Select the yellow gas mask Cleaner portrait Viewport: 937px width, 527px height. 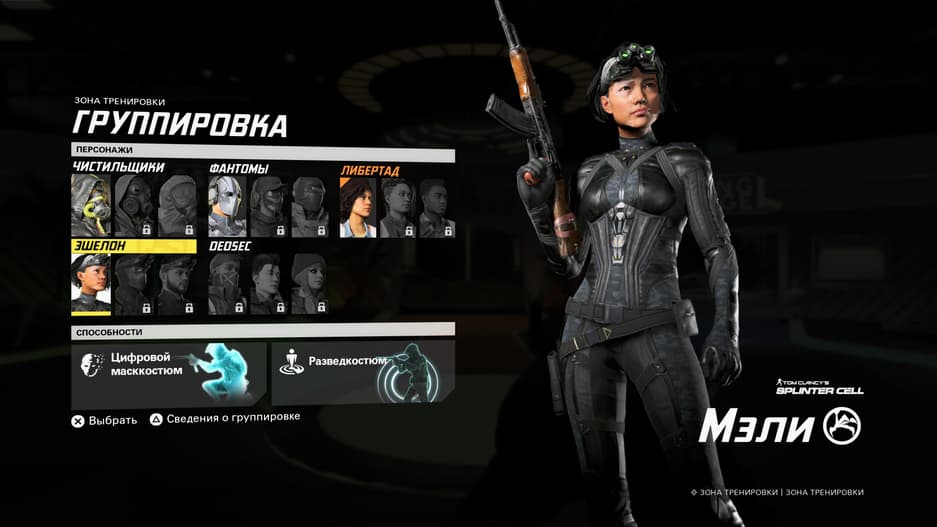[91, 207]
